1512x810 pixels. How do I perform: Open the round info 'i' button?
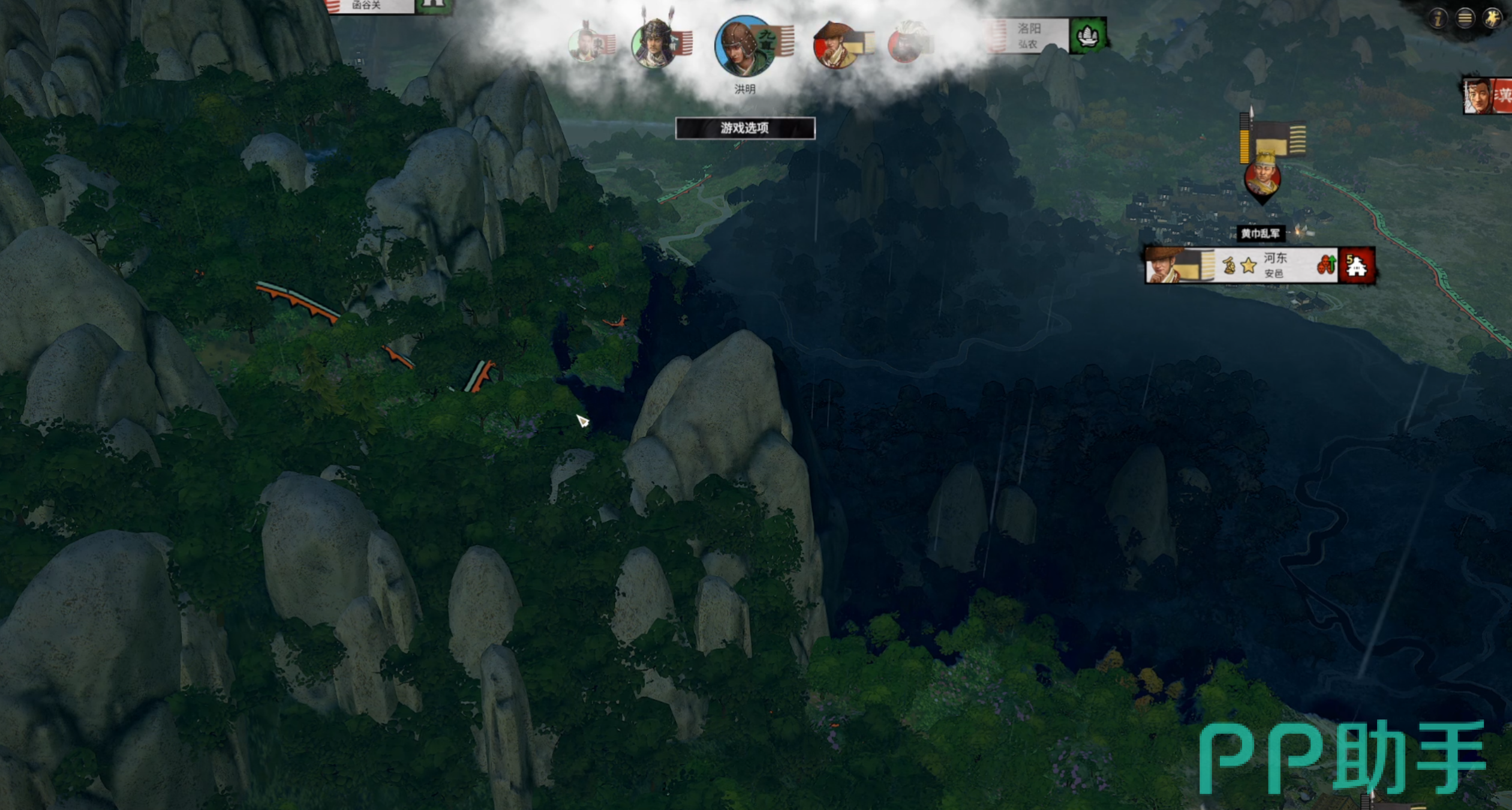pyautogui.click(x=1438, y=19)
